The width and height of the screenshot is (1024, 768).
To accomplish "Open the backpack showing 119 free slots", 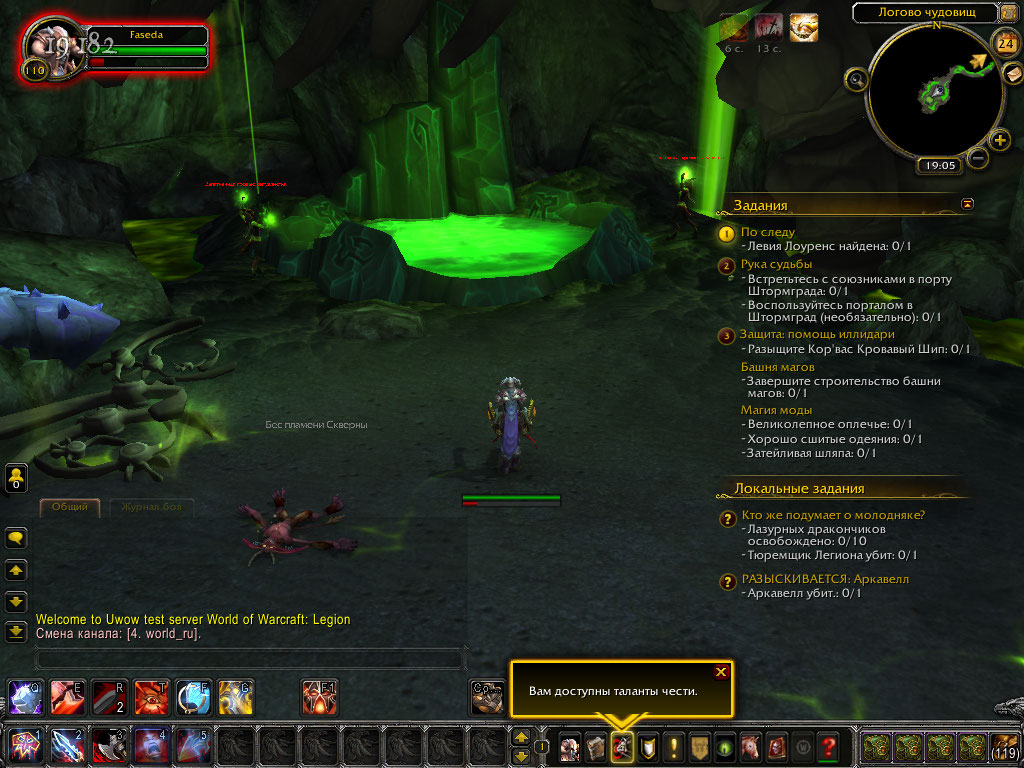I will 1004,746.
